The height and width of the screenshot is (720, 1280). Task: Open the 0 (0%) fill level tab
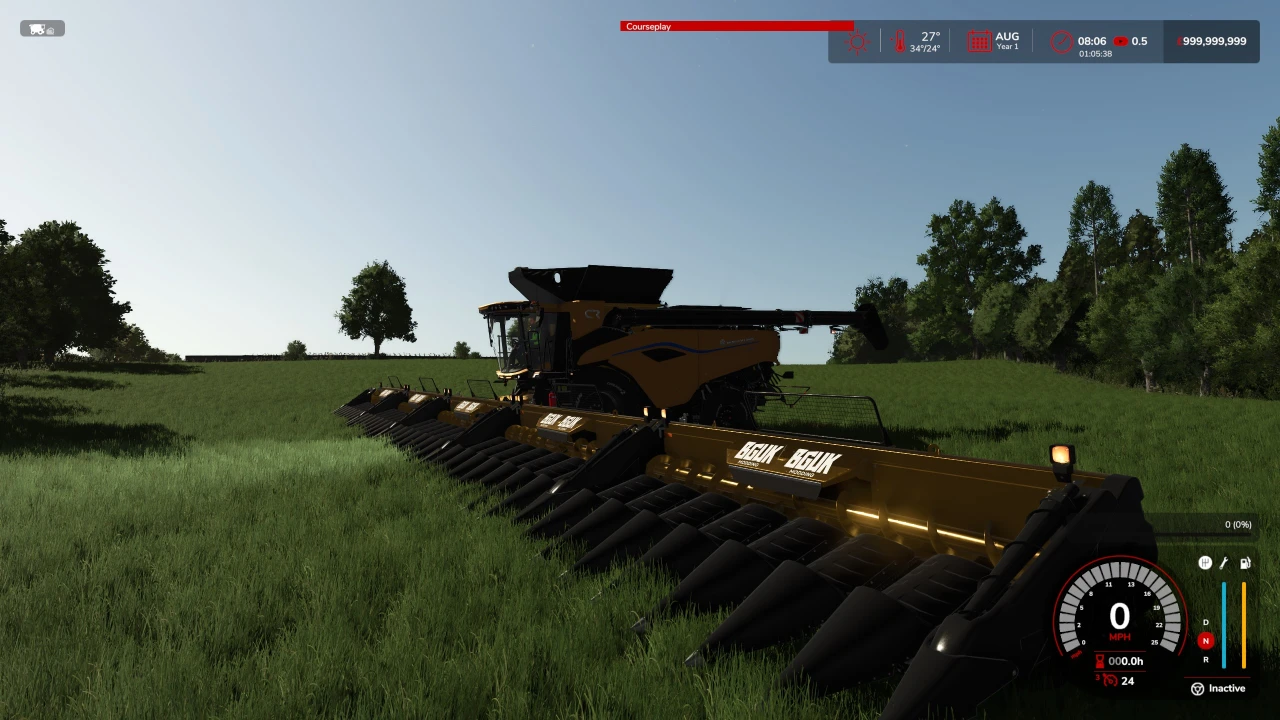(1238, 524)
